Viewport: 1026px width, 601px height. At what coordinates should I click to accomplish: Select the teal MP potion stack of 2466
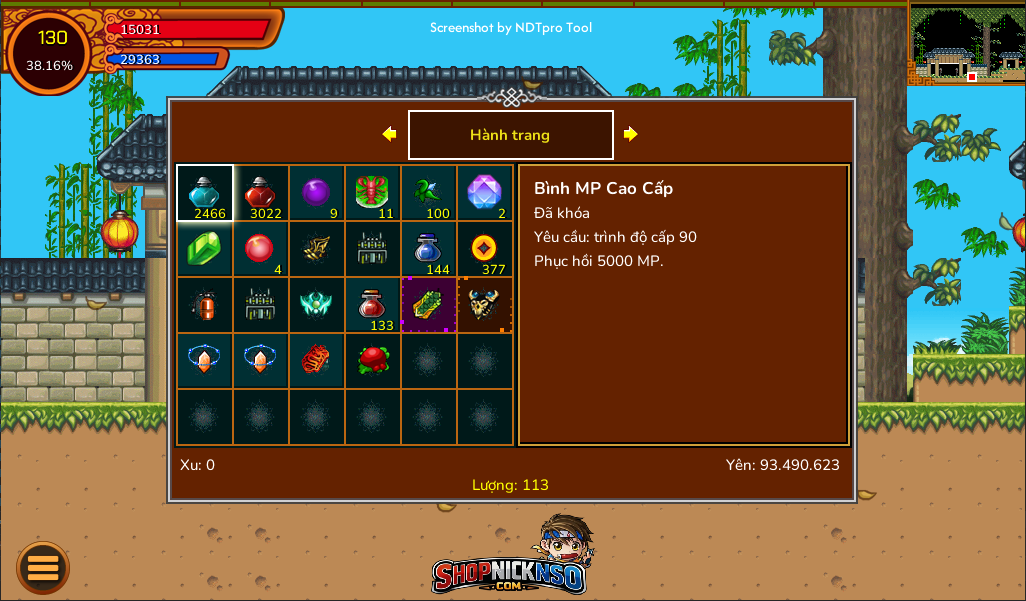coord(205,193)
